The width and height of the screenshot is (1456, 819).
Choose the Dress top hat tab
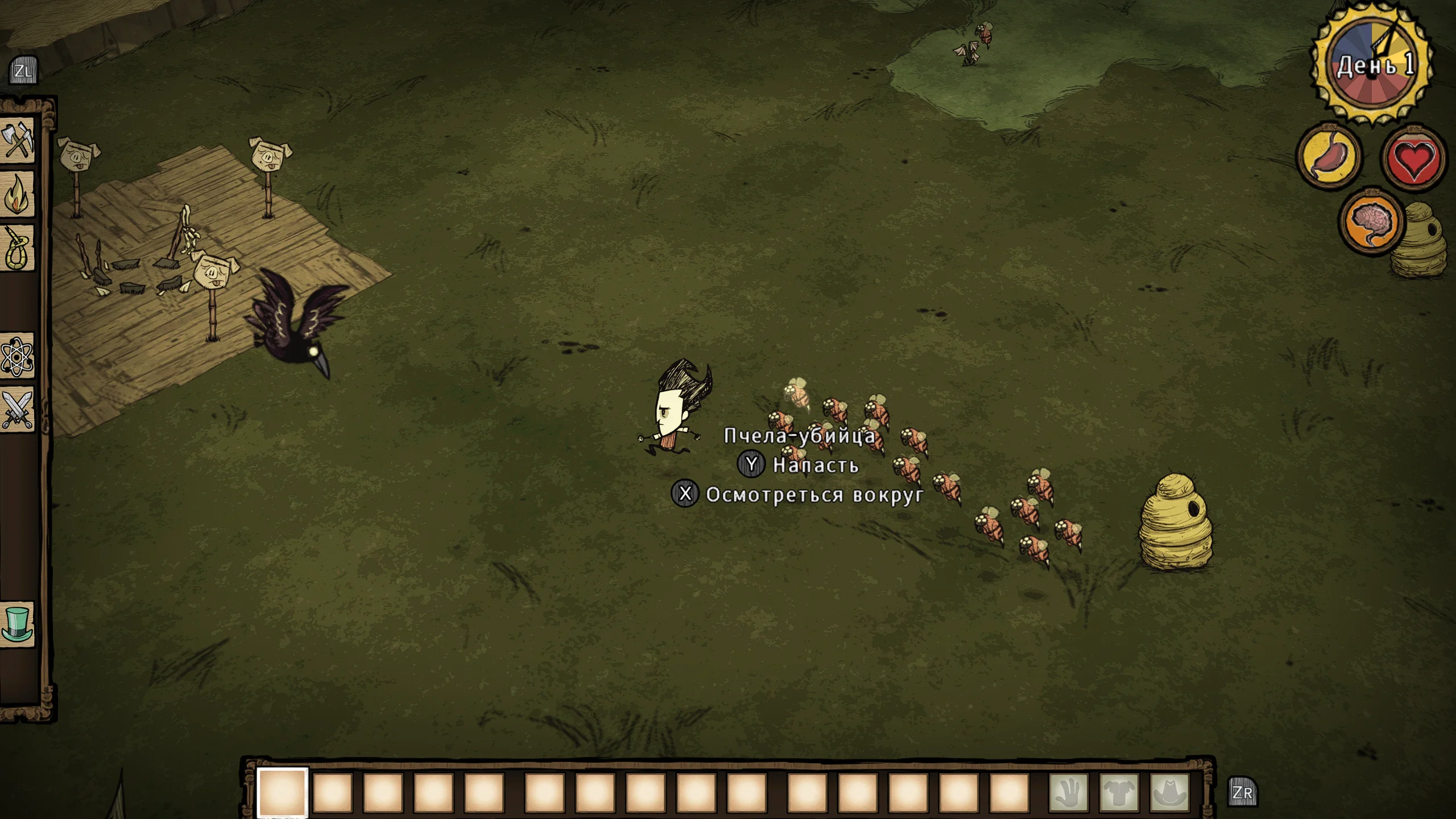tap(18, 624)
